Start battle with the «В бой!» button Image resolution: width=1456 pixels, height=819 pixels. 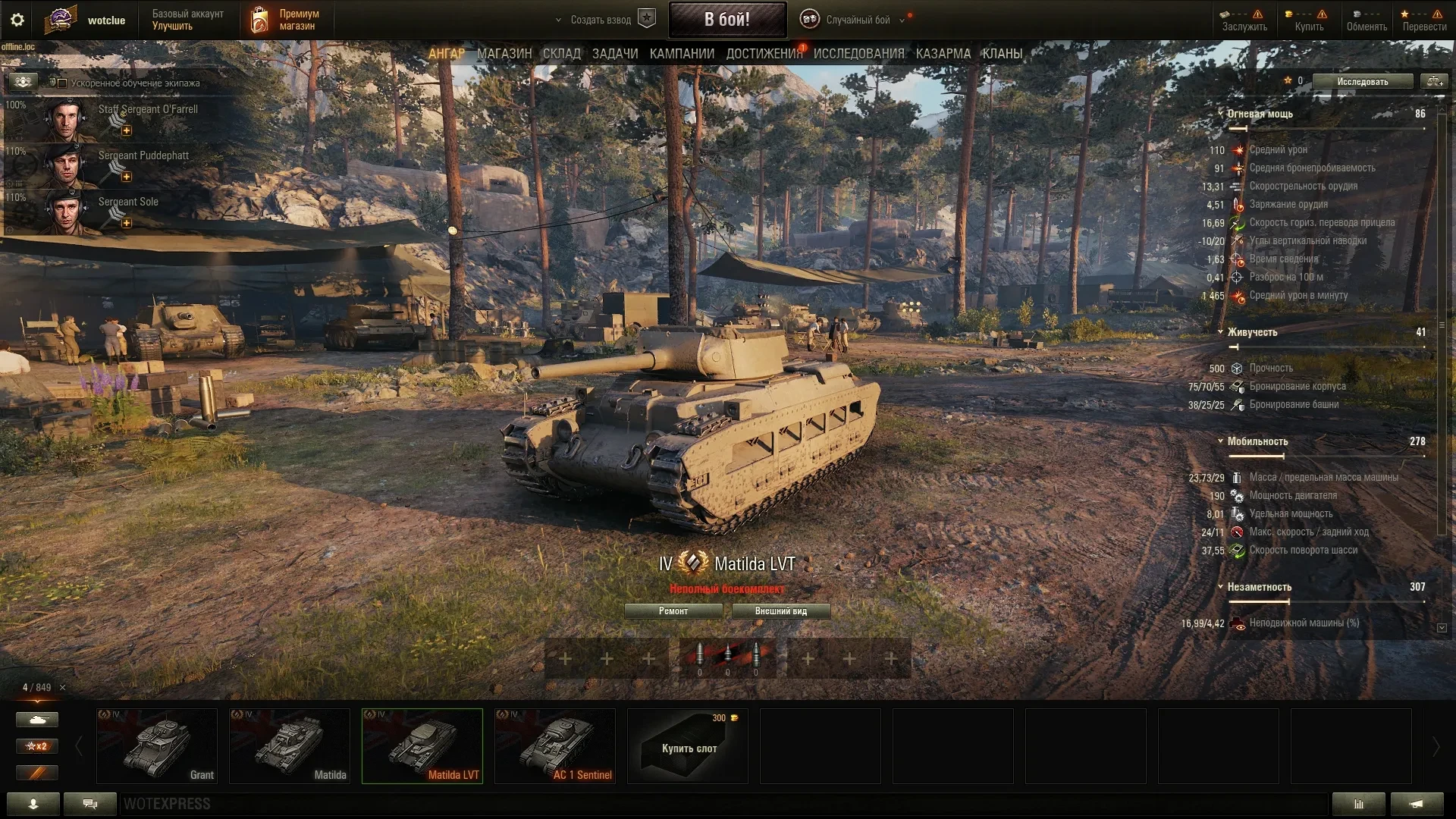(726, 20)
